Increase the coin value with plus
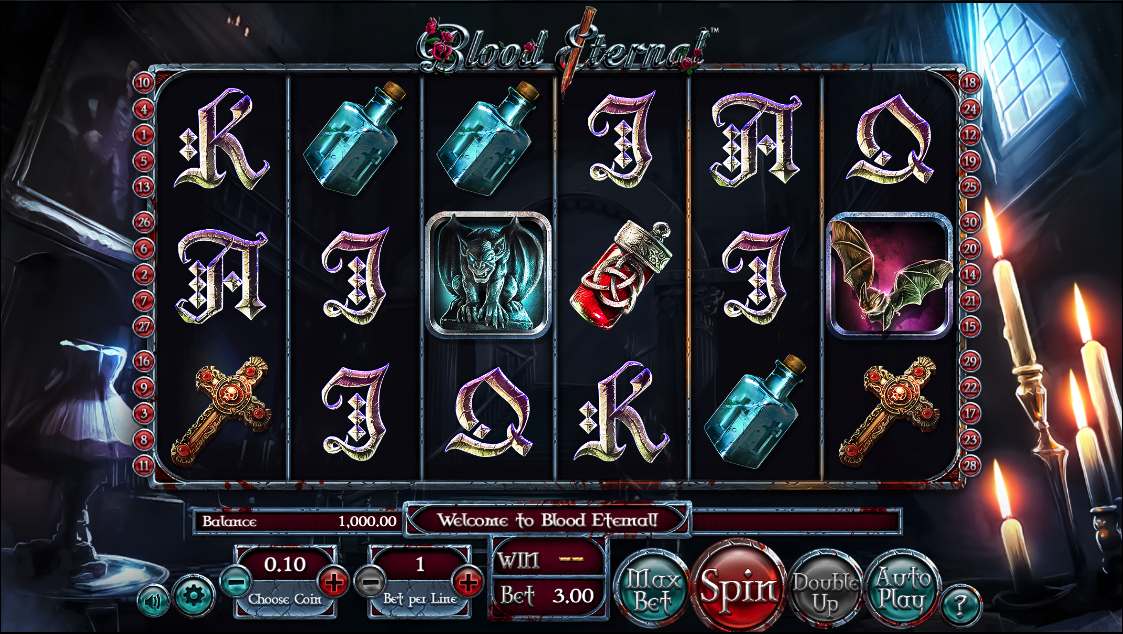This screenshot has height=634, width=1123. [333, 579]
